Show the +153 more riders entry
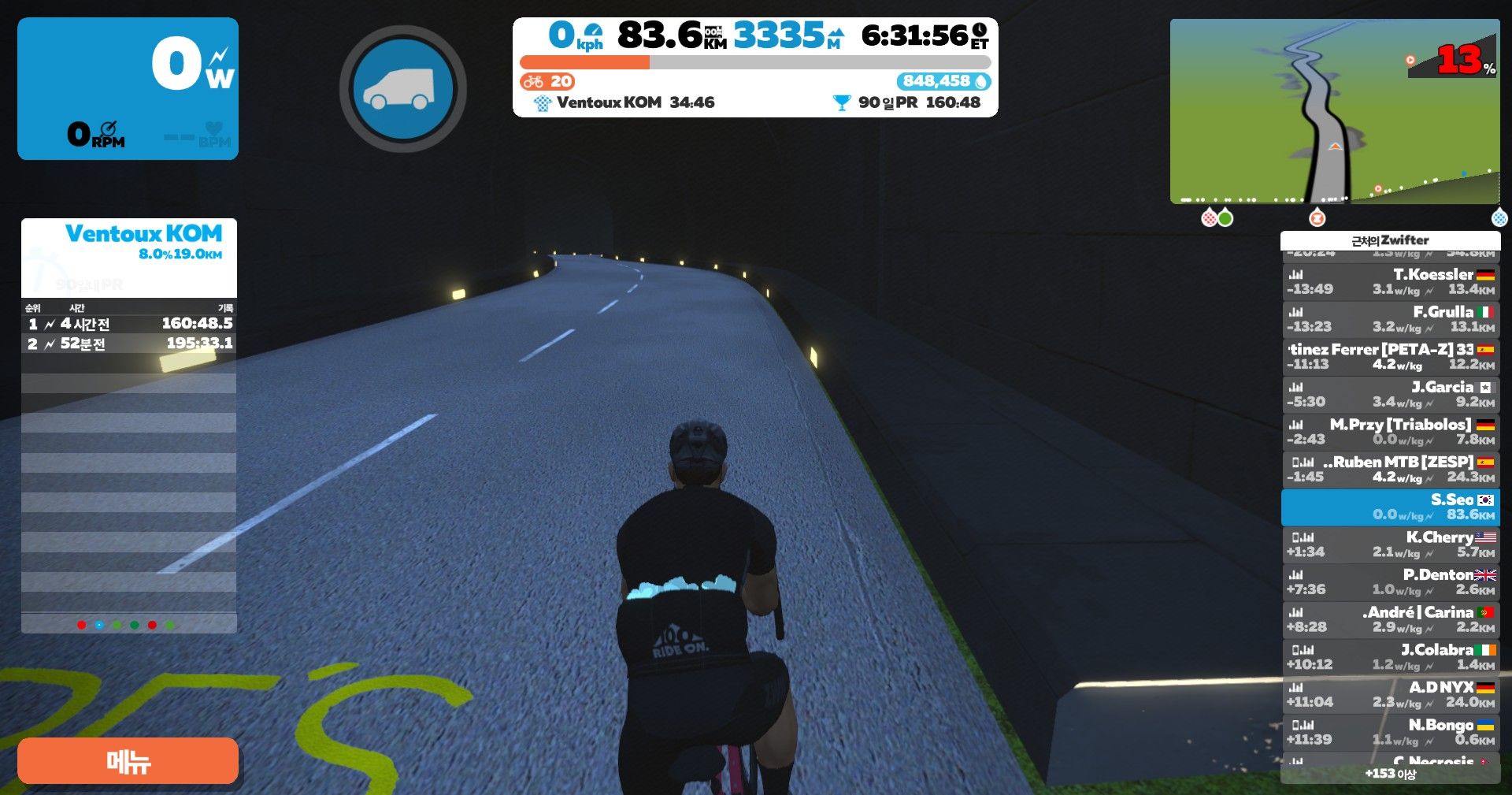 [x=1390, y=774]
